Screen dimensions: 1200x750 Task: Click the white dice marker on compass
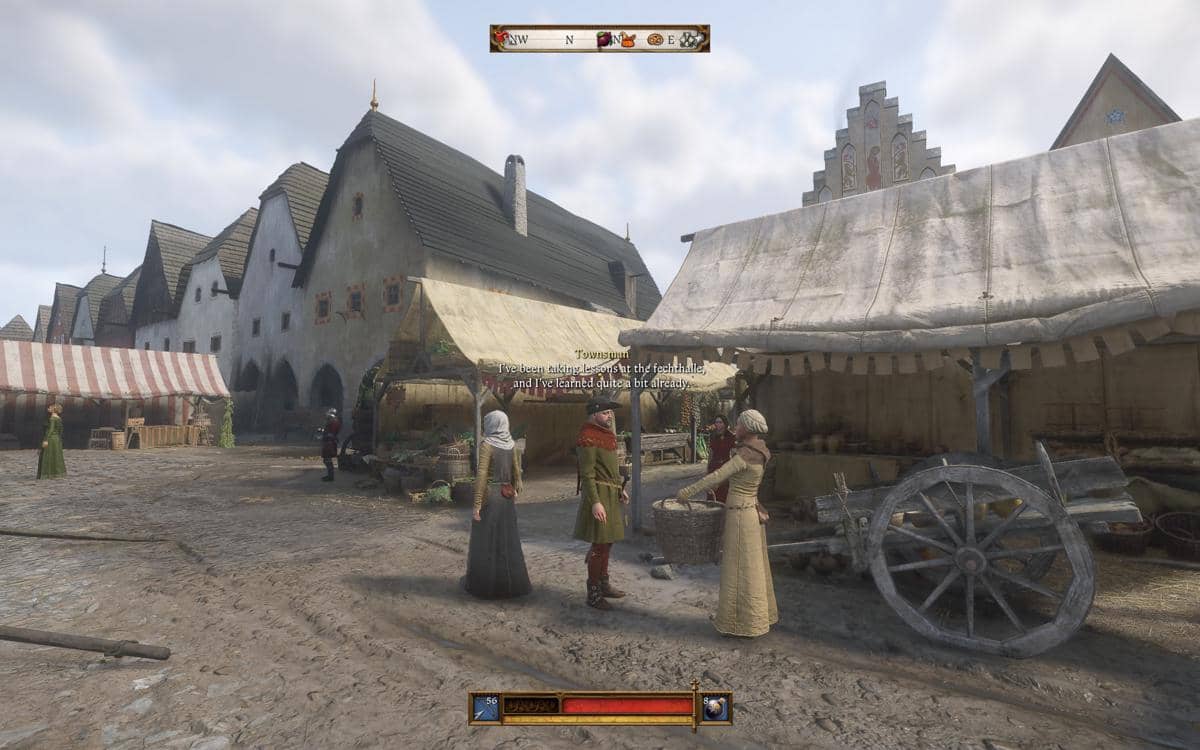coord(691,40)
